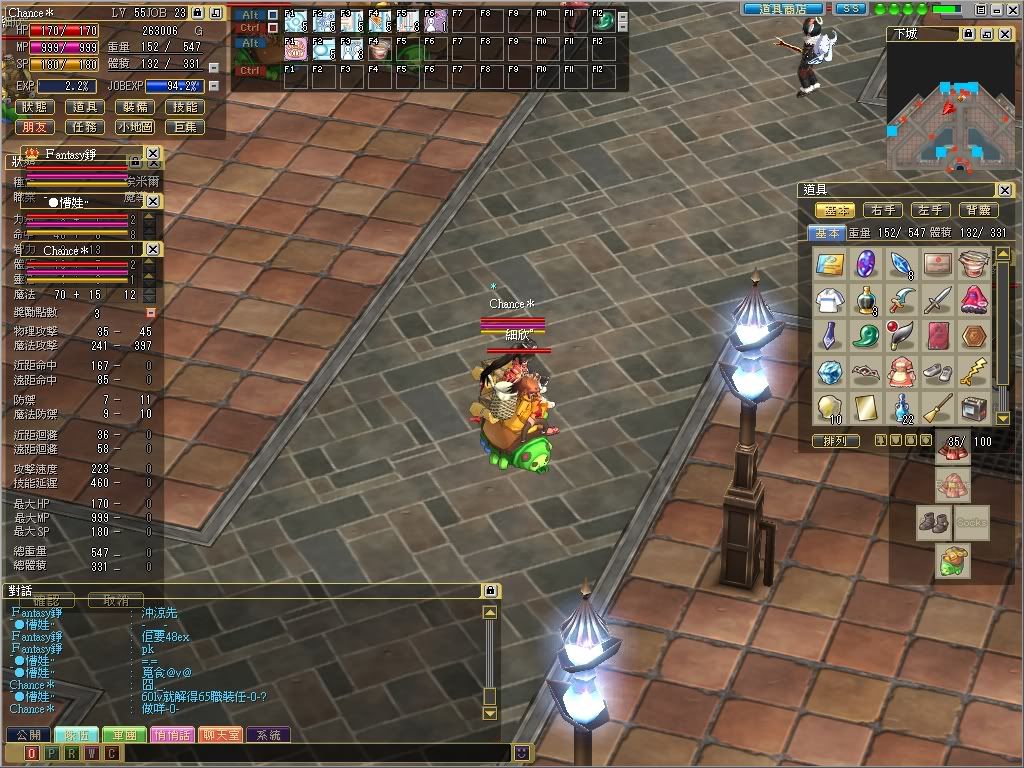Select the steel sword in inventory

point(936,298)
